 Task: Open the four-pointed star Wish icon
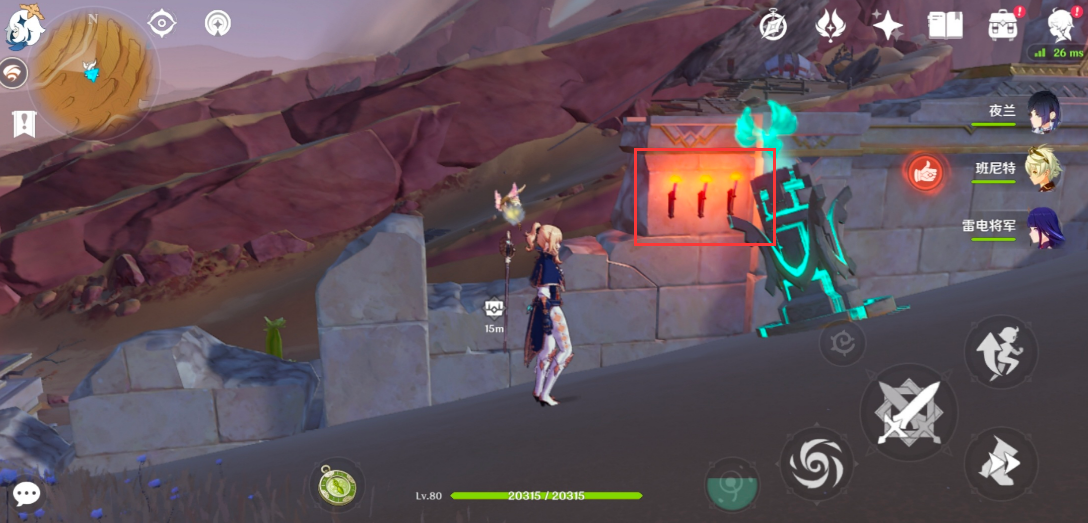(x=887, y=25)
